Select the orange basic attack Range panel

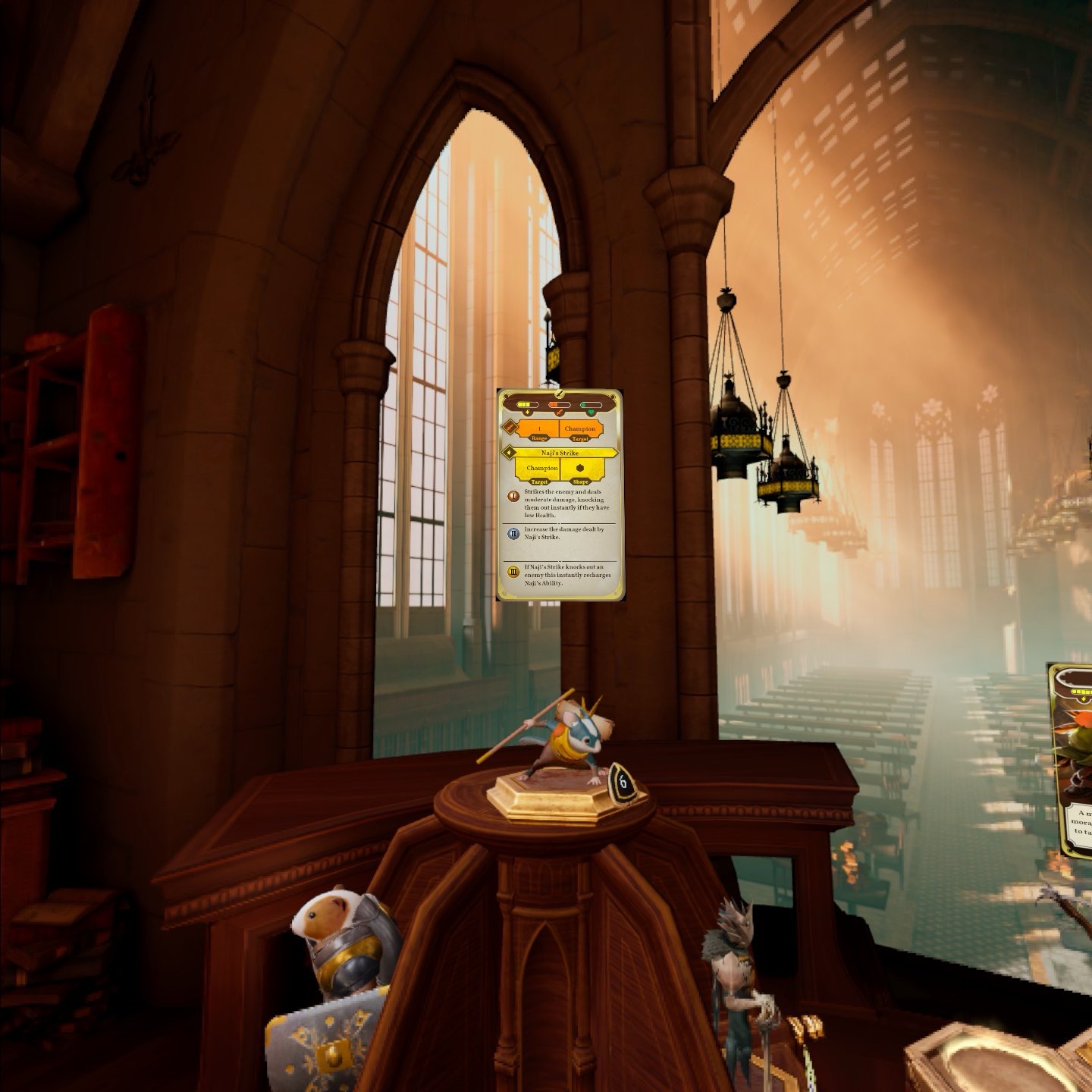coord(538,430)
